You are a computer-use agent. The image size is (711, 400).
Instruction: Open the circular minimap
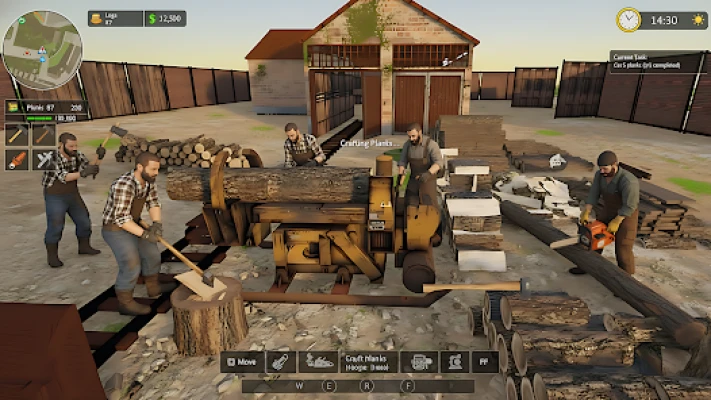click(x=41, y=50)
